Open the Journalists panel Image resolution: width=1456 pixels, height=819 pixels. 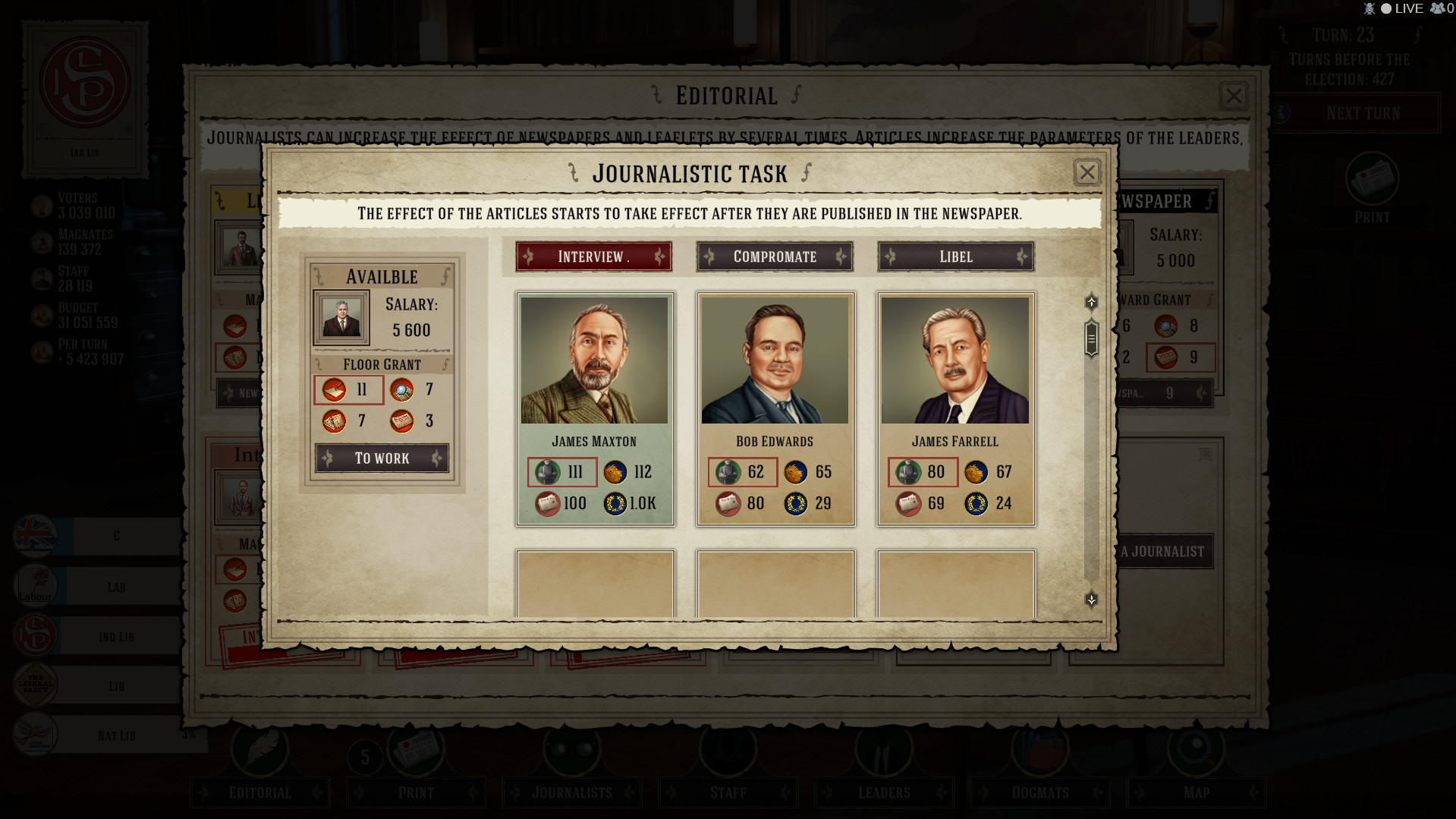coord(571,792)
